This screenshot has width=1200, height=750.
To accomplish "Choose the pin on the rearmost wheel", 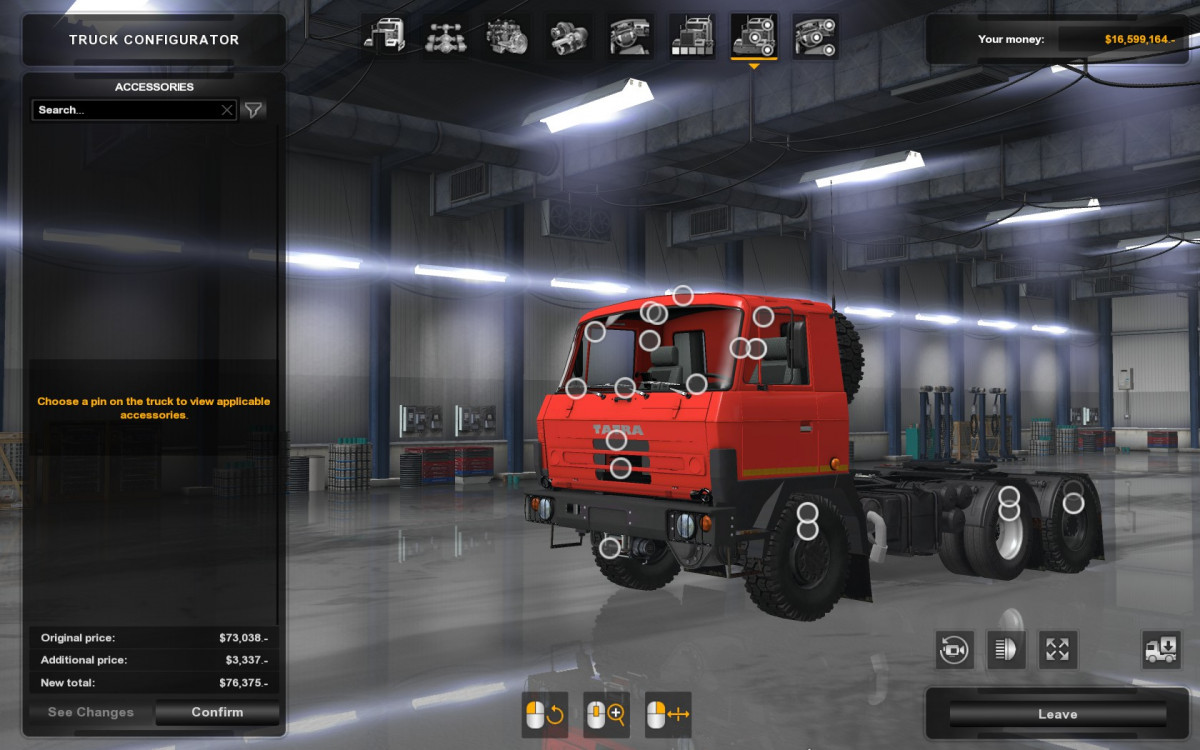I will point(1073,503).
